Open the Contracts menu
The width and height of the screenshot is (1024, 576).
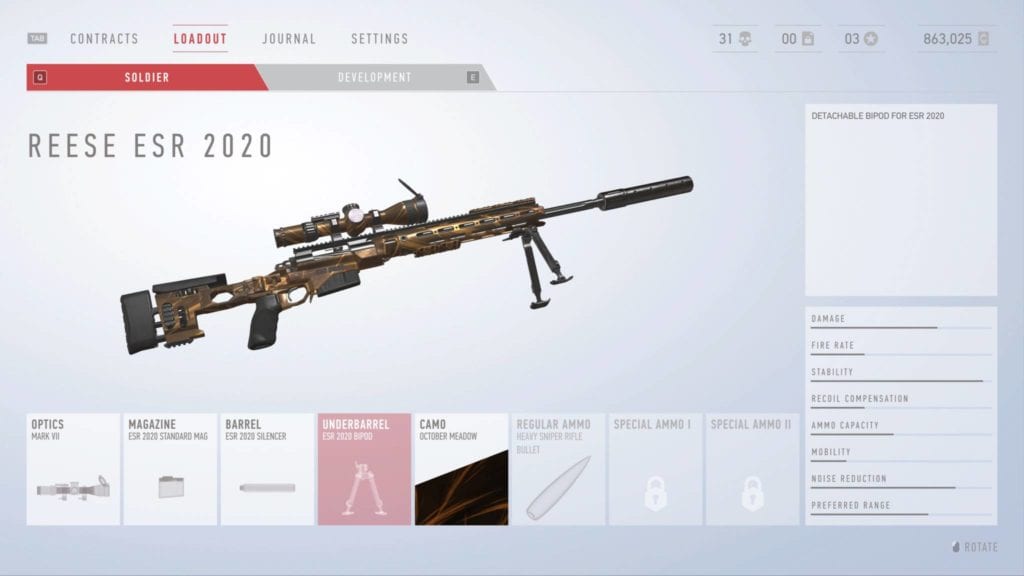pyautogui.click(x=104, y=39)
